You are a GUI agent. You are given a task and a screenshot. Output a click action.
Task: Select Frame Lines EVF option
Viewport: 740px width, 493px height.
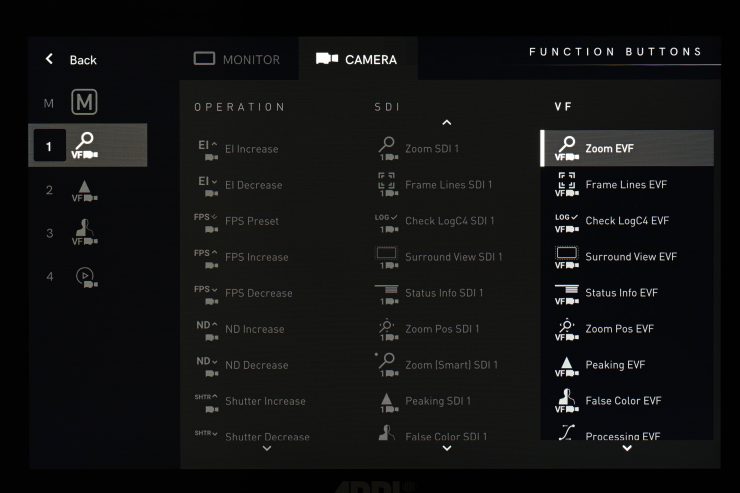[x=625, y=185]
